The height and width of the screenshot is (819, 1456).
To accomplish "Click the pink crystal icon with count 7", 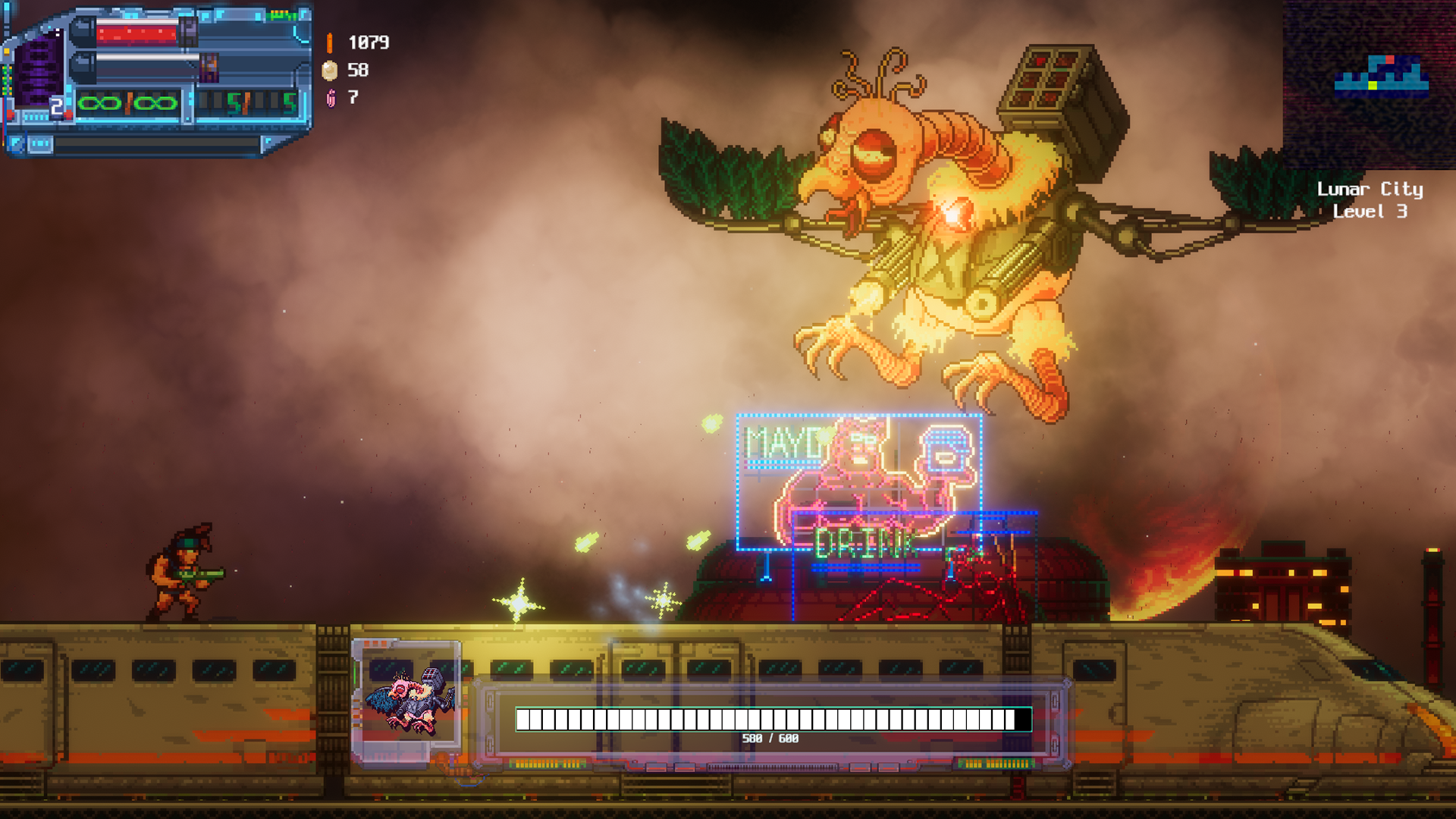I will 331,96.
